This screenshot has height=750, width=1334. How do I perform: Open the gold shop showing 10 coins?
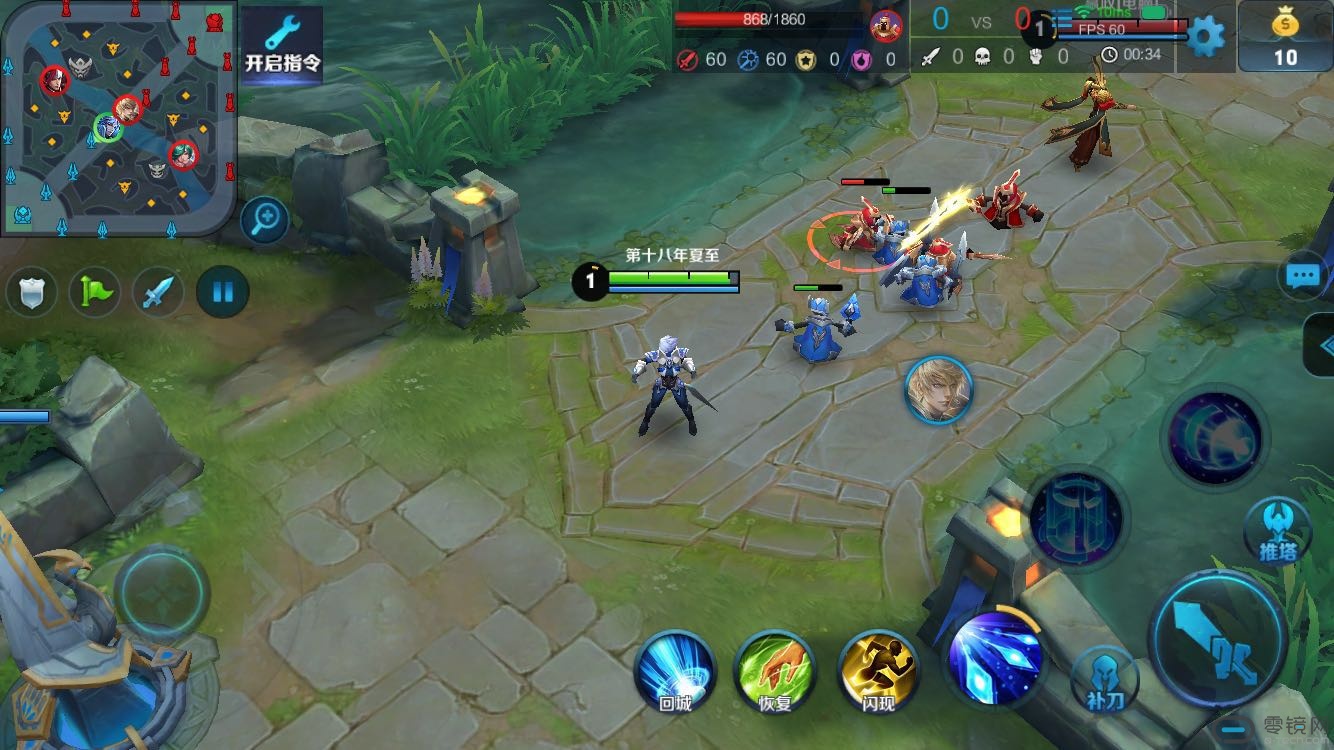(x=1285, y=37)
